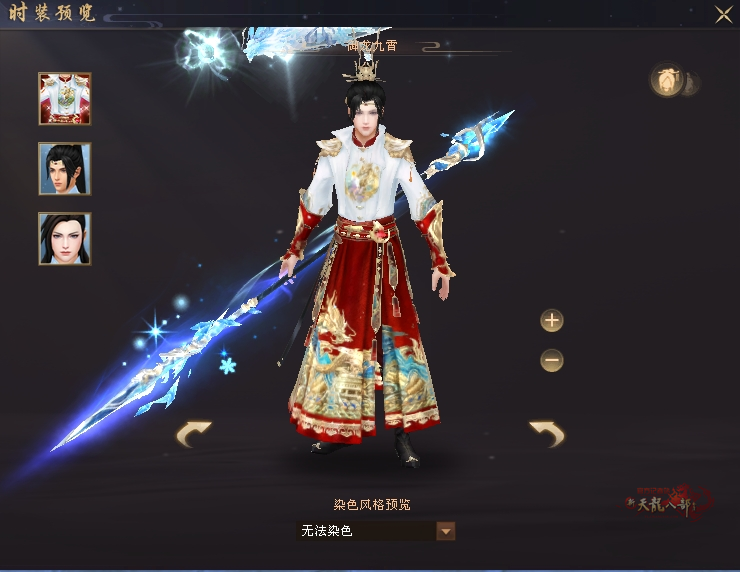Open the dye style dropdown arrow
740x572 pixels.
click(446, 531)
